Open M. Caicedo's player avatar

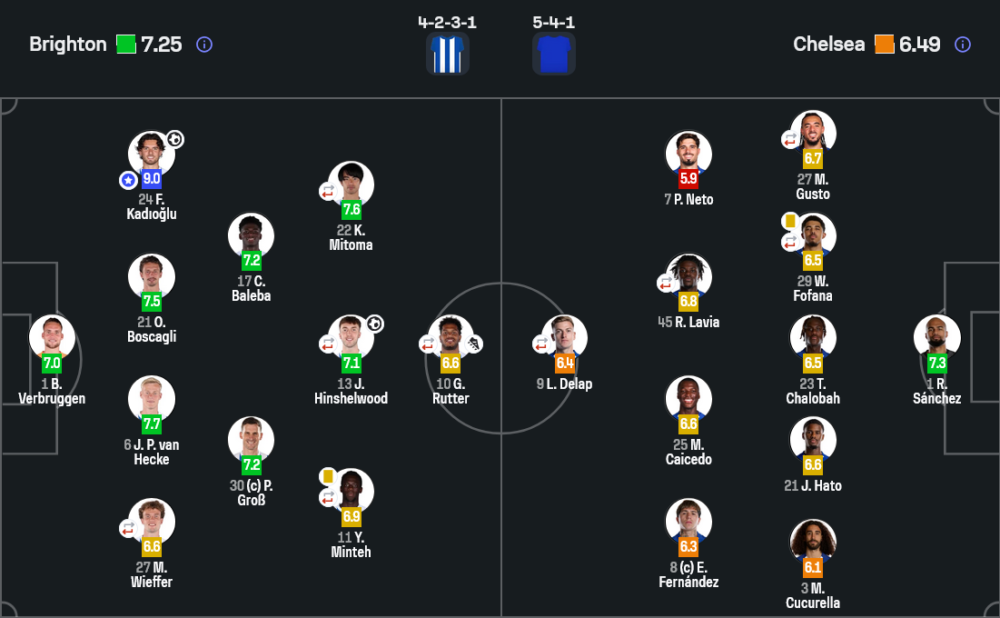click(689, 399)
